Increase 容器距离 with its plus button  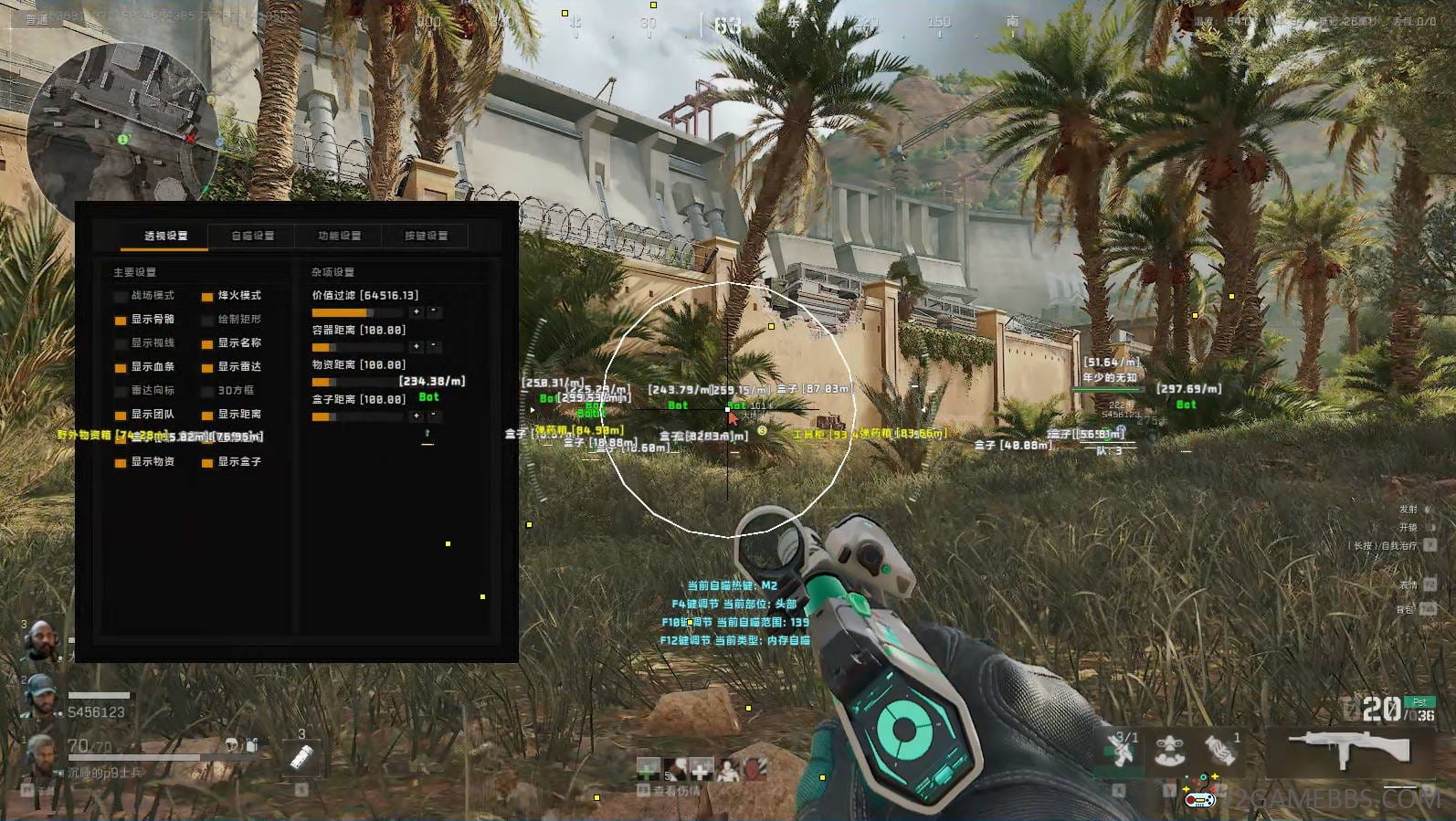pyautogui.click(x=417, y=347)
